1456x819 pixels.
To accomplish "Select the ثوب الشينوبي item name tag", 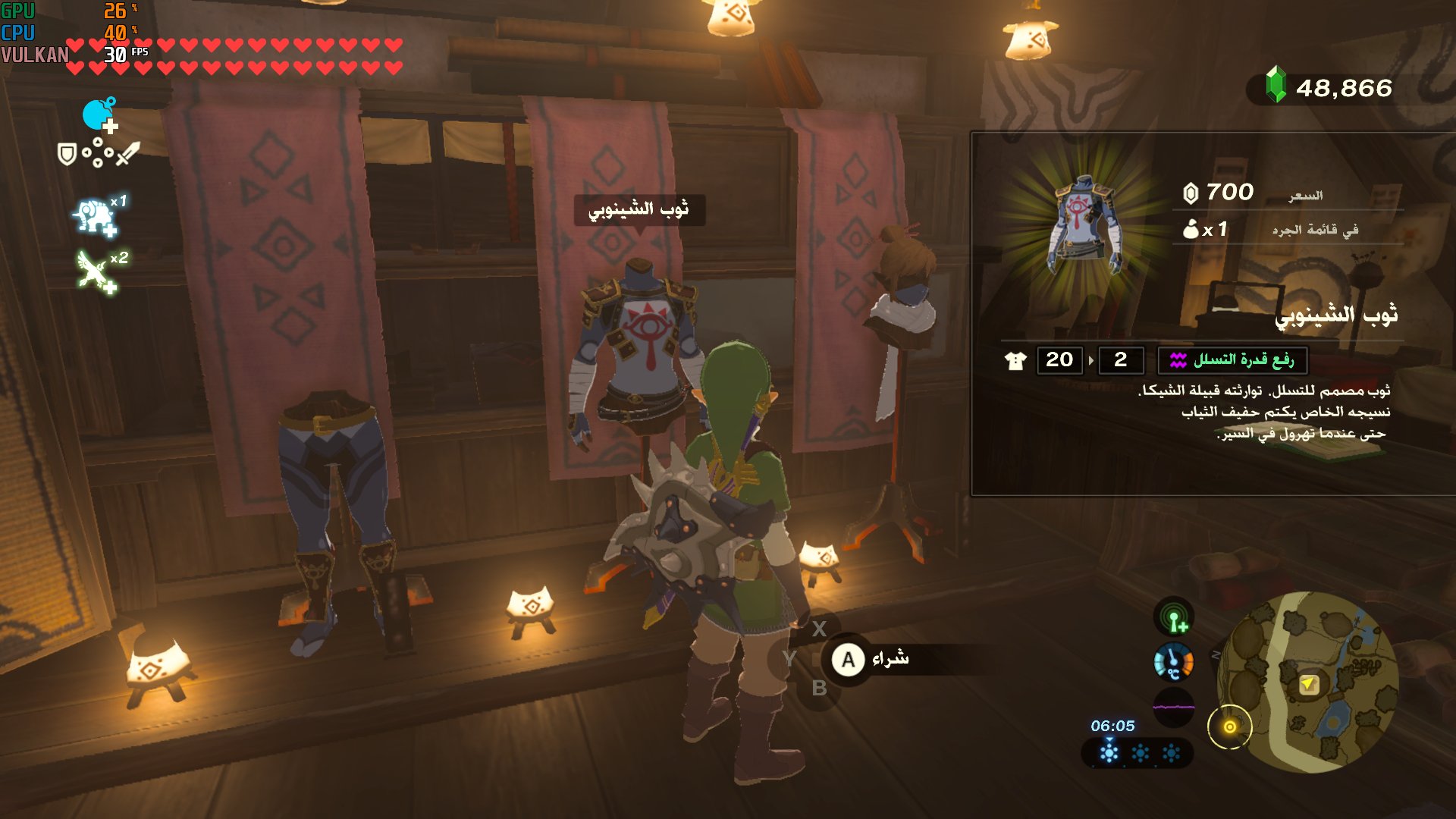I will (639, 209).
